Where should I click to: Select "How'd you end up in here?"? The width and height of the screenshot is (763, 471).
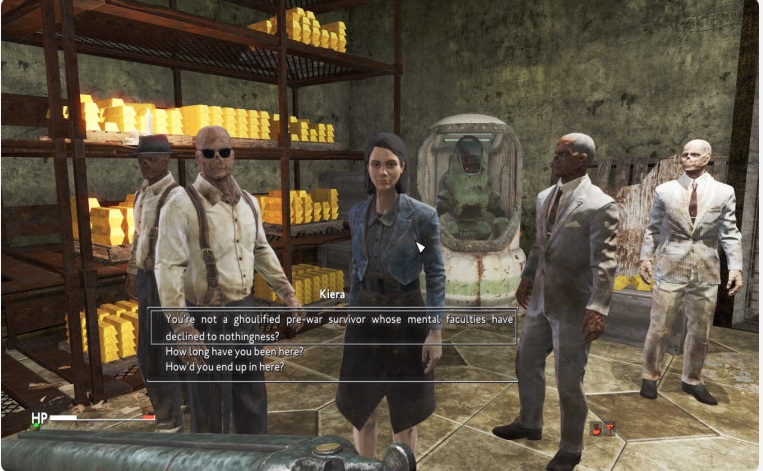click(x=224, y=367)
